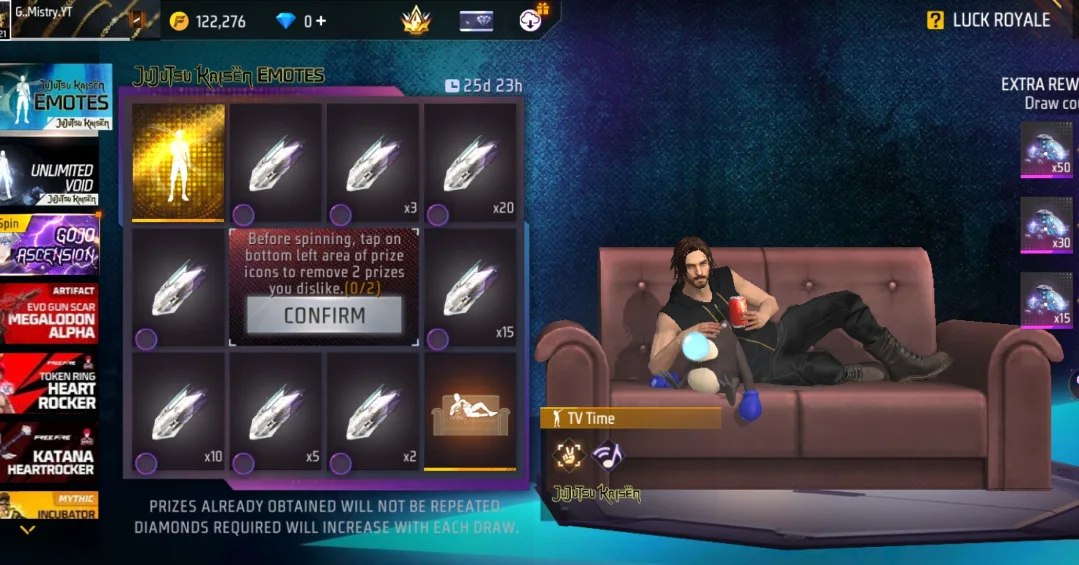Viewport: 1079px width, 565px height.
Task: View the x50 extra reward chest
Action: click(x=1046, y=148)
